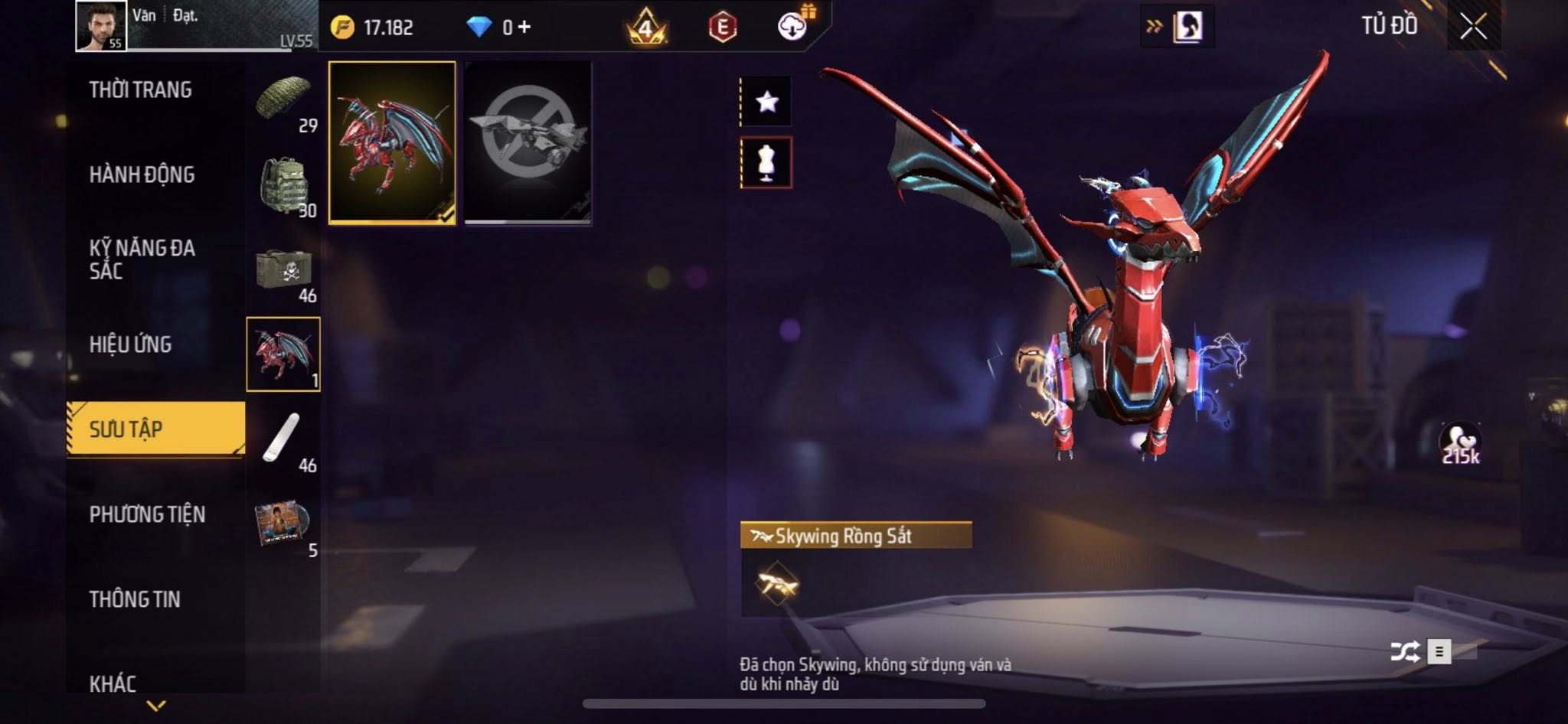Click the star favorites filter button
The image size is (1568, 724).
[766, 101]
